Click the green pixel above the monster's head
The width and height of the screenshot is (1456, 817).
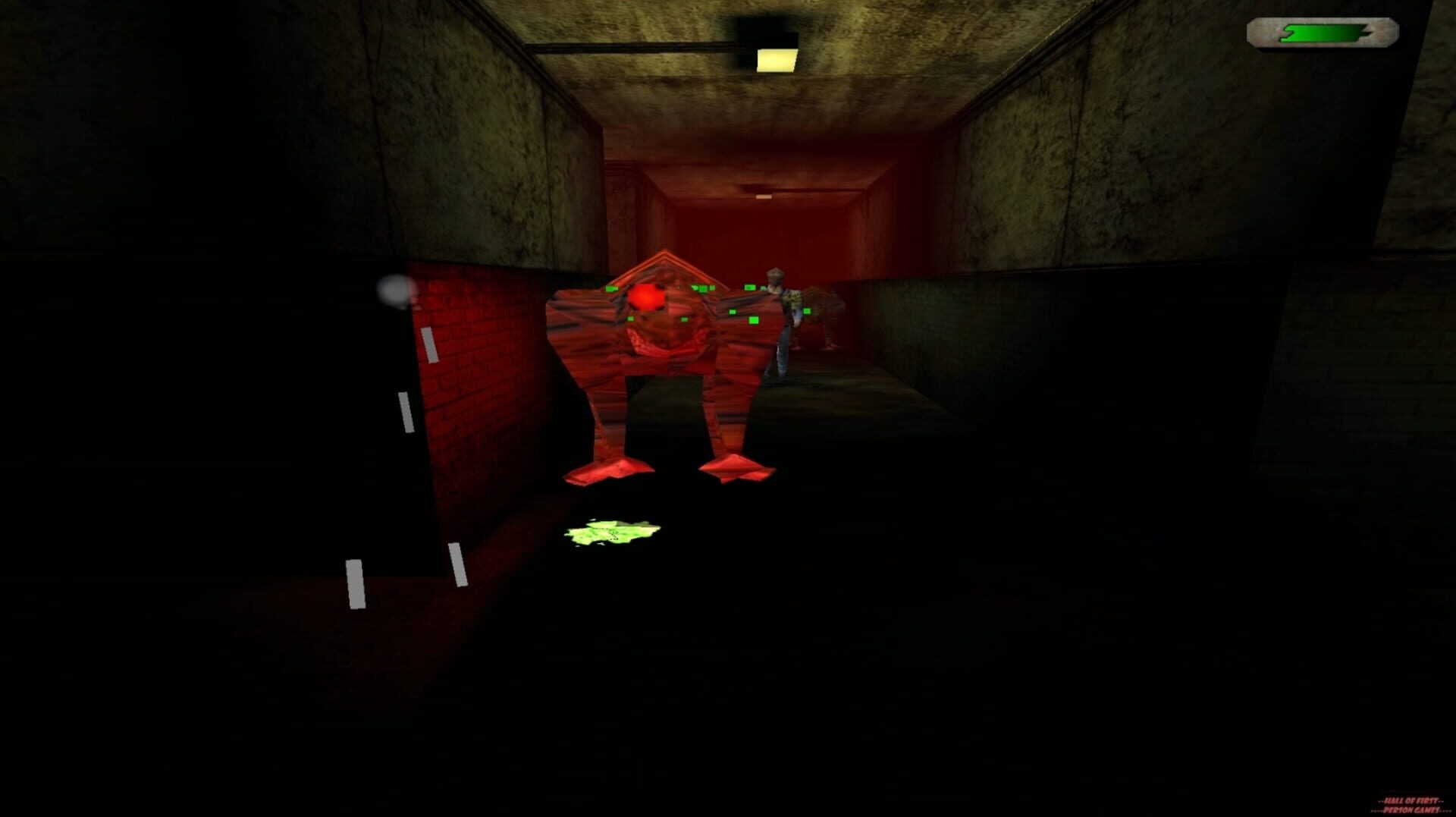pos(694,288)
